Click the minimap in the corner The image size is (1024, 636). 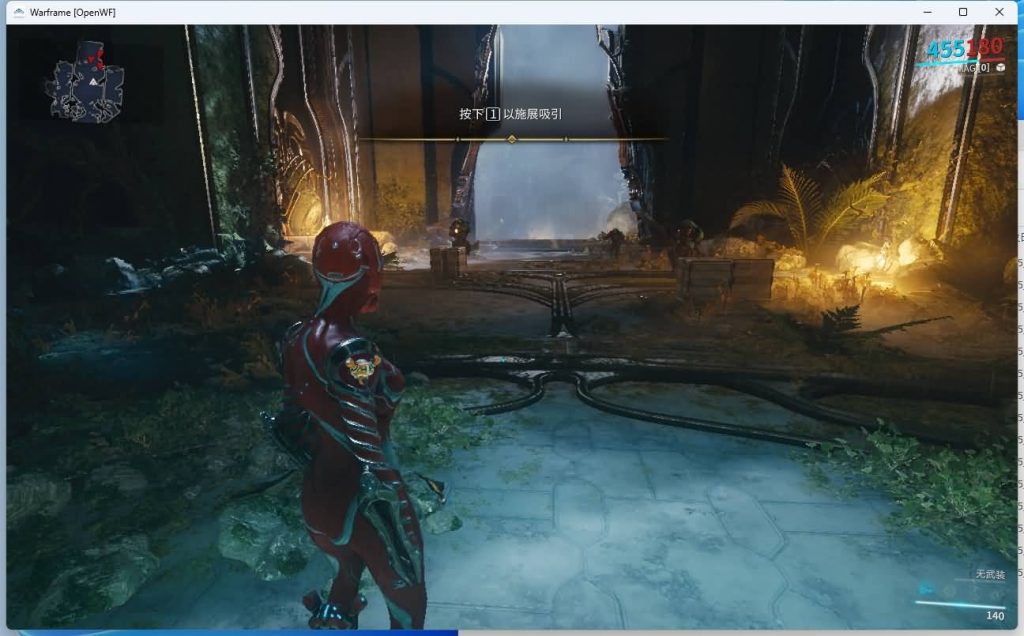[x=84, y=82]
